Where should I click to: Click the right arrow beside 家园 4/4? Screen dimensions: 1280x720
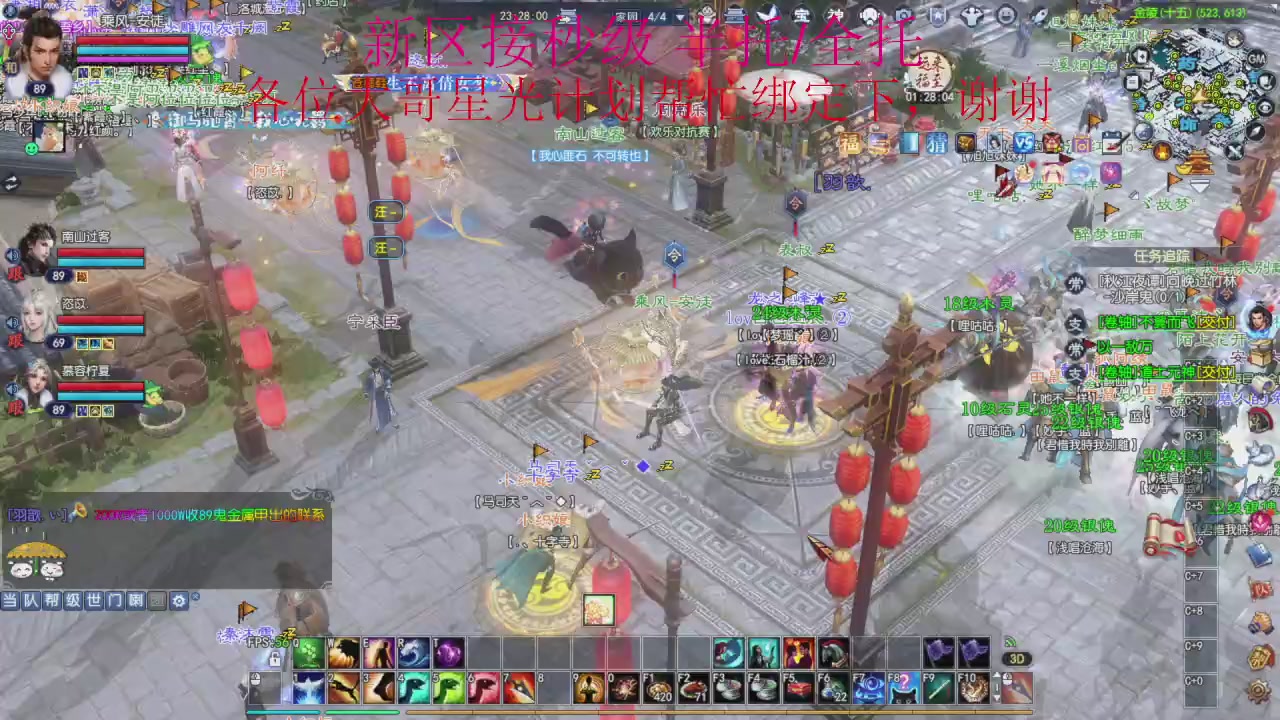[680, 17]
